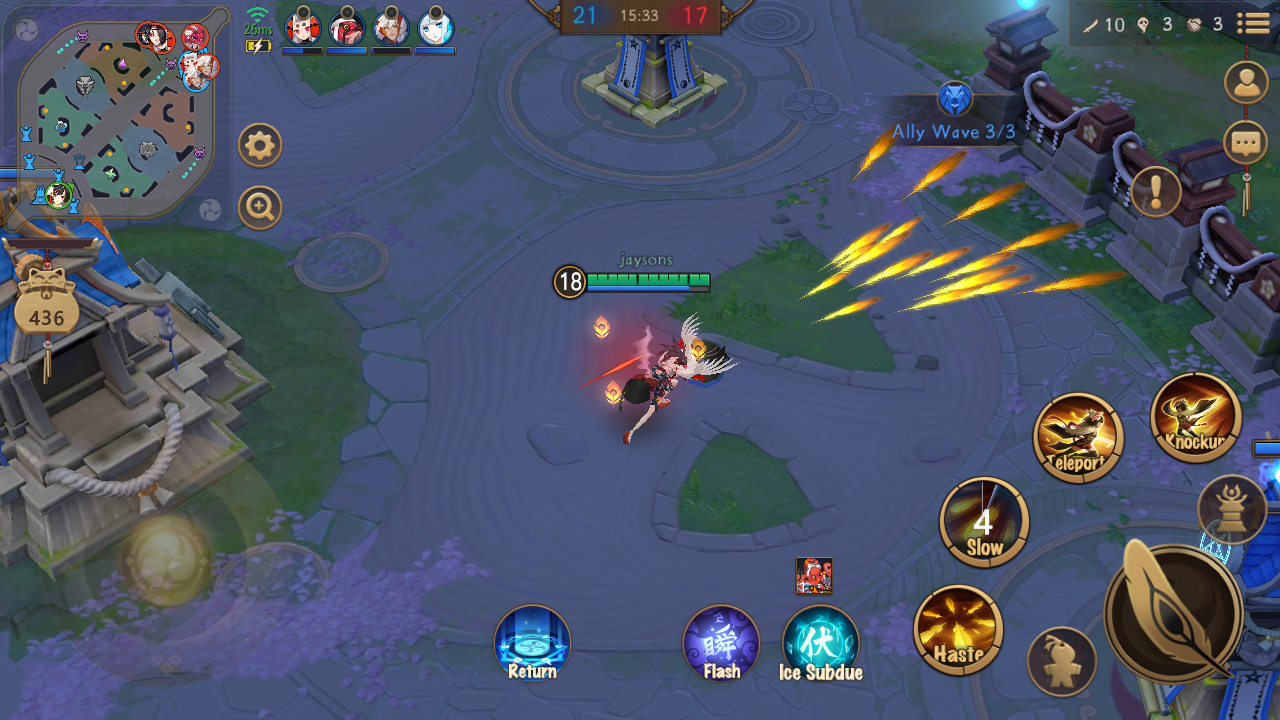The image size is (1280, 720).
Task: Use the Ice Subdue spell
Action: 820,643
